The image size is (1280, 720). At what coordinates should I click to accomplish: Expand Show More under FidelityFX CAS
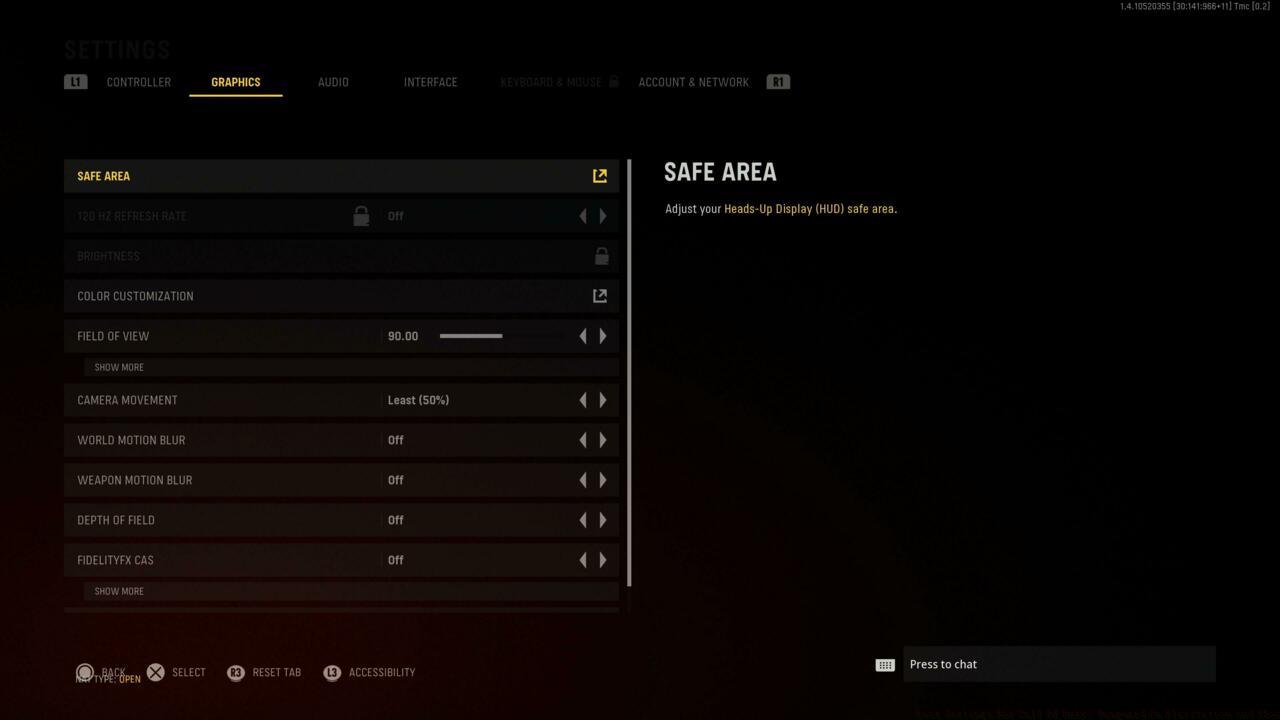pyautogui.click(x=118, y=591)
